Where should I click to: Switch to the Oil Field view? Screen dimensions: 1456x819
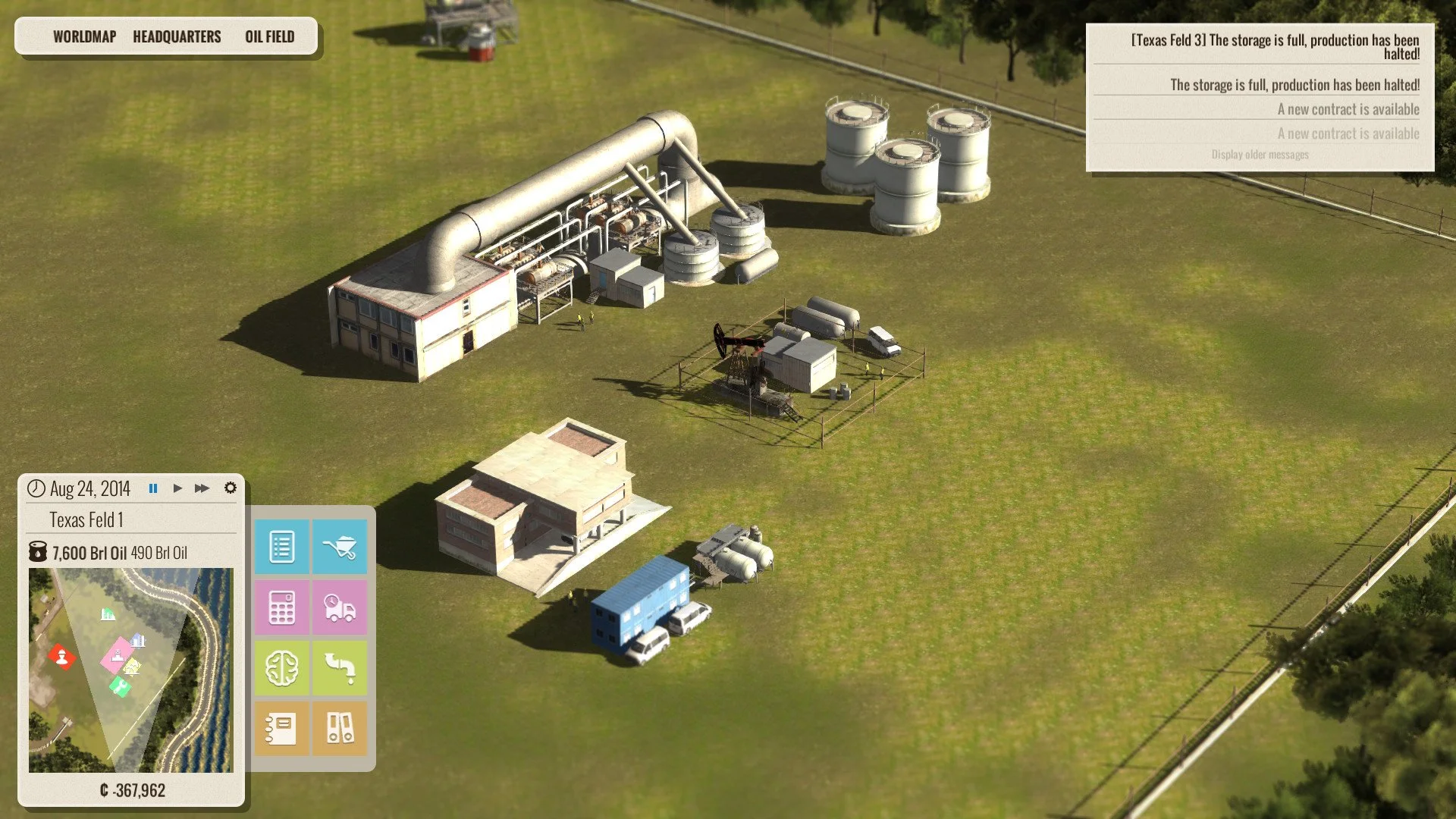pyautogui.click(x=269, y=36)
